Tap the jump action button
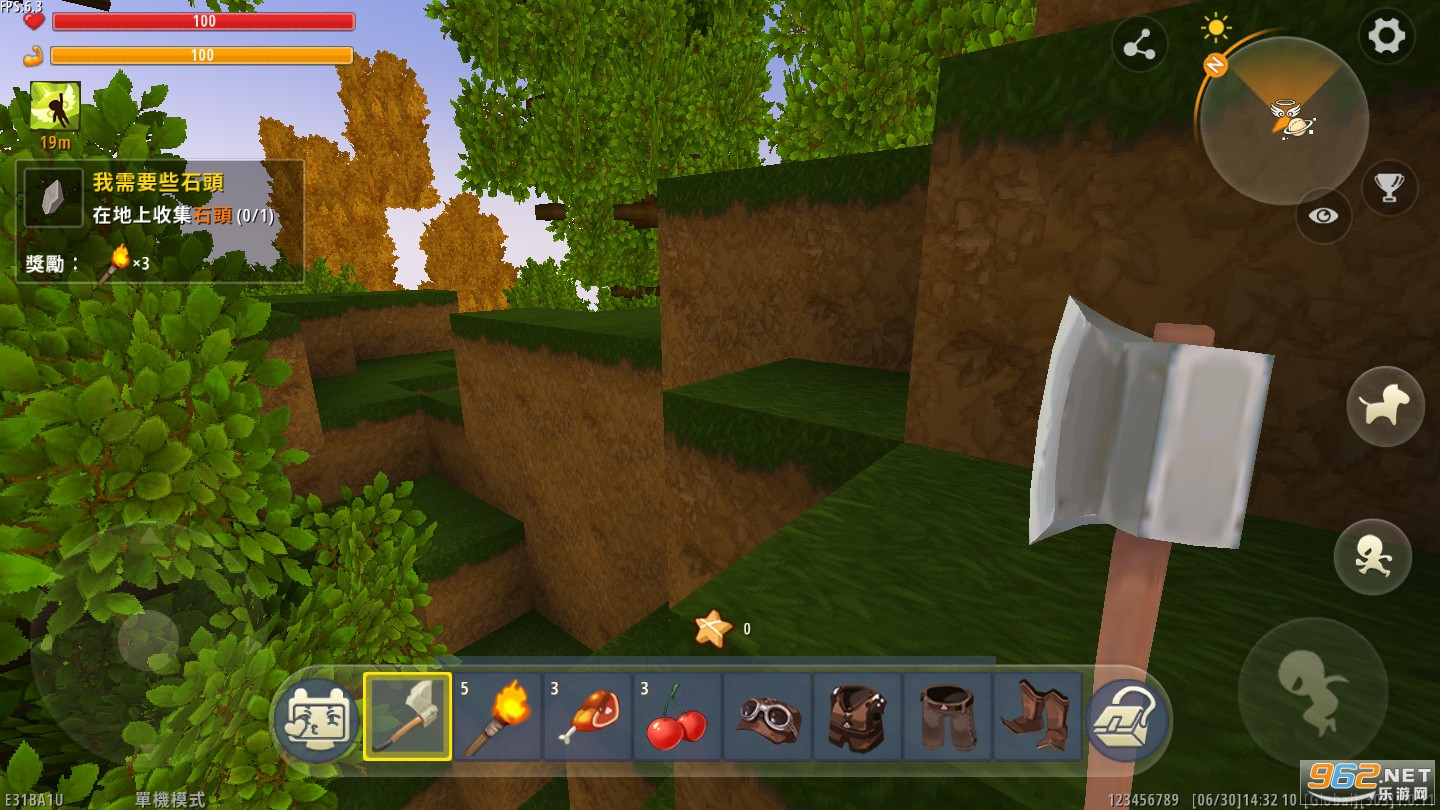 (x=1312, y=691)
